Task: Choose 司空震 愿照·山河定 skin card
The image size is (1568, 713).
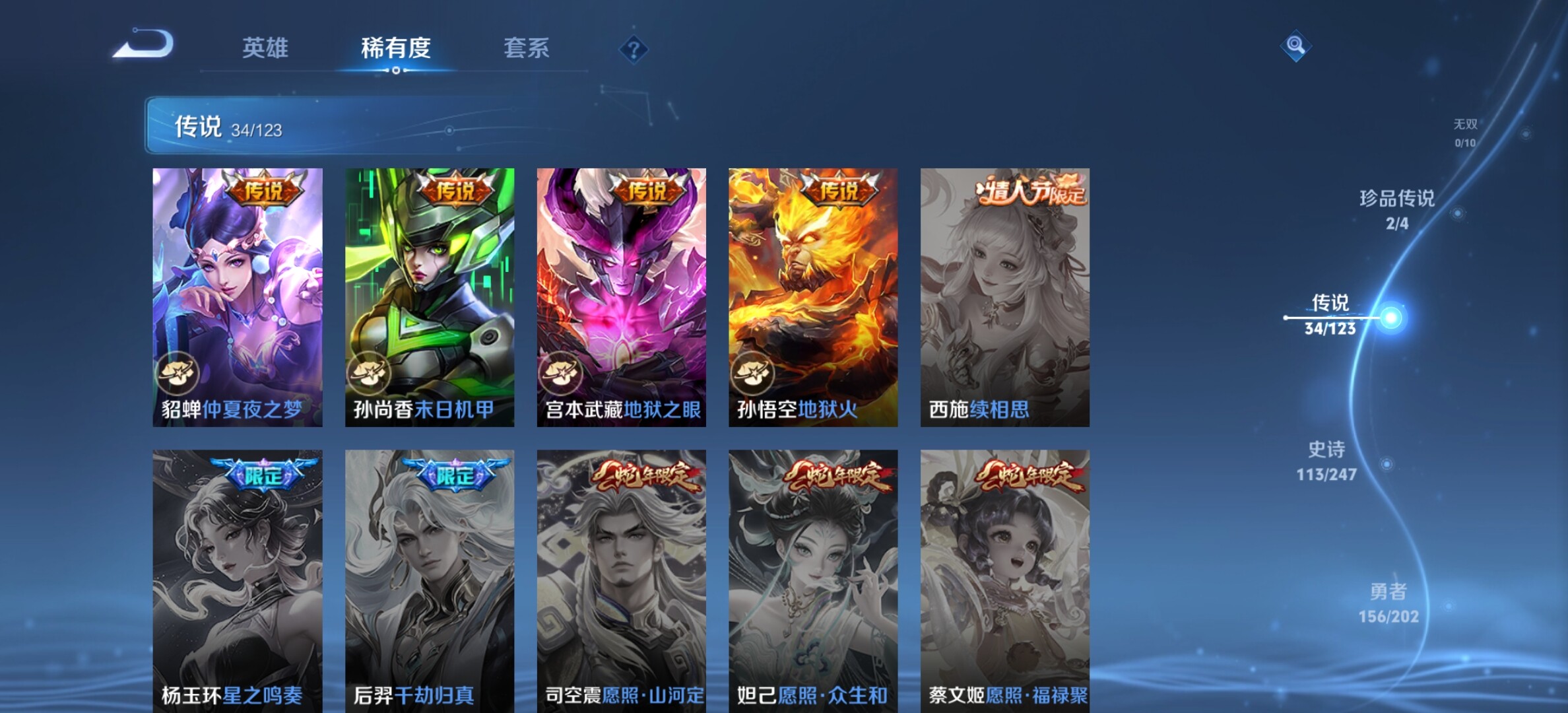Action: 621,581
